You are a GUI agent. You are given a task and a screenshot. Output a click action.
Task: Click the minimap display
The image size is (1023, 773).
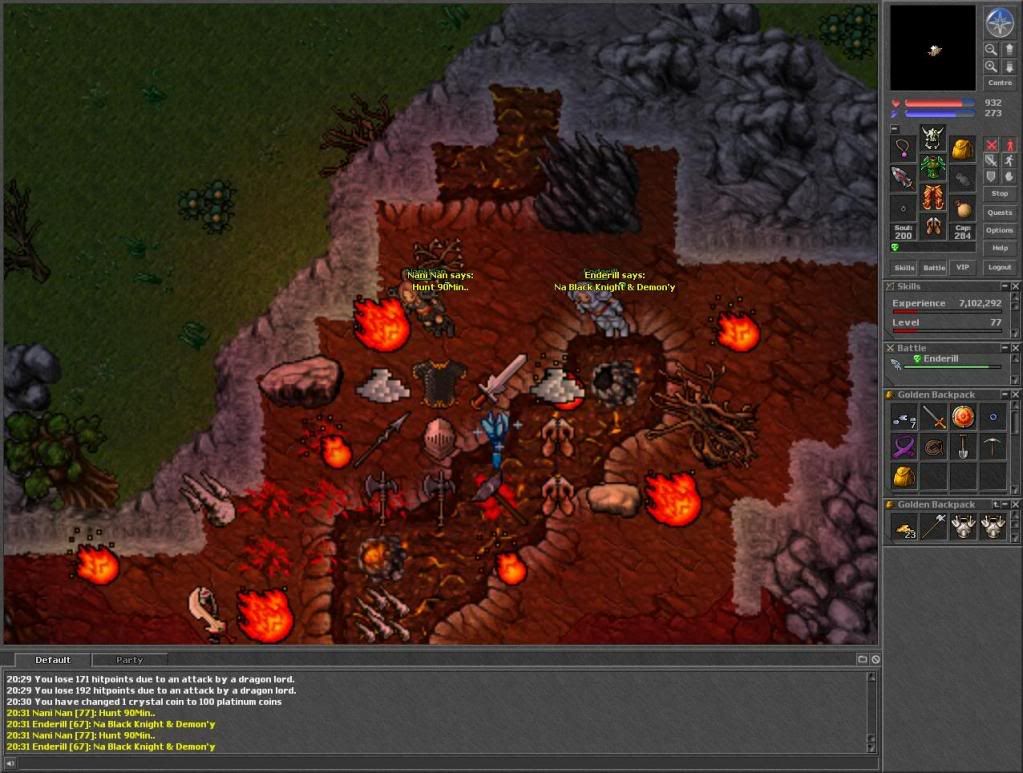(x=932, y=47)
